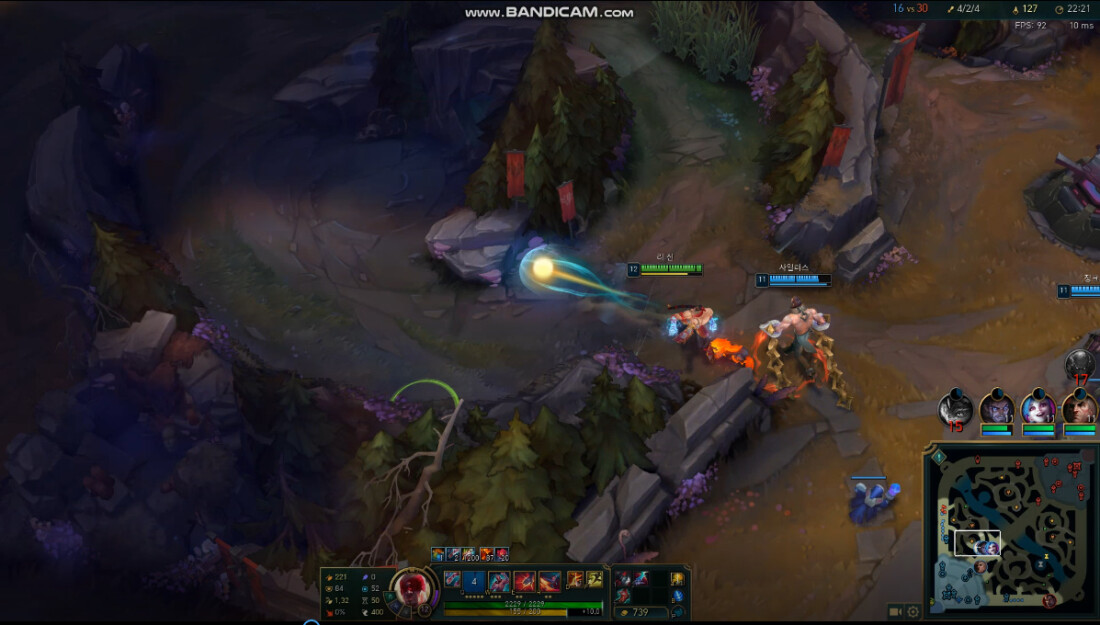Select Jinx's ally portrait
Image resolution: width=1100 pixels, height=625 pixels.
(1038, 409)
